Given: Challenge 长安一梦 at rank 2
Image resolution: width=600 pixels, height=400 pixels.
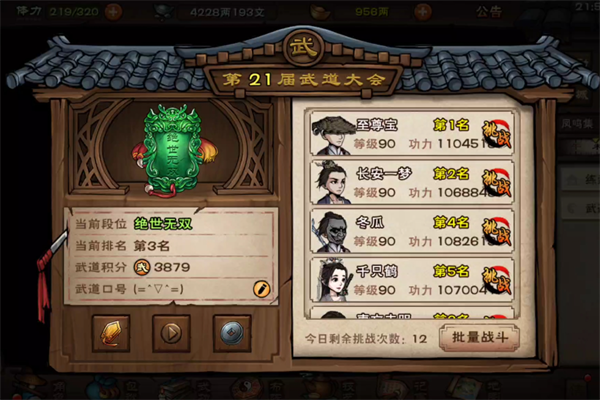Looking at the screenshot, I should tap(495, 183).
